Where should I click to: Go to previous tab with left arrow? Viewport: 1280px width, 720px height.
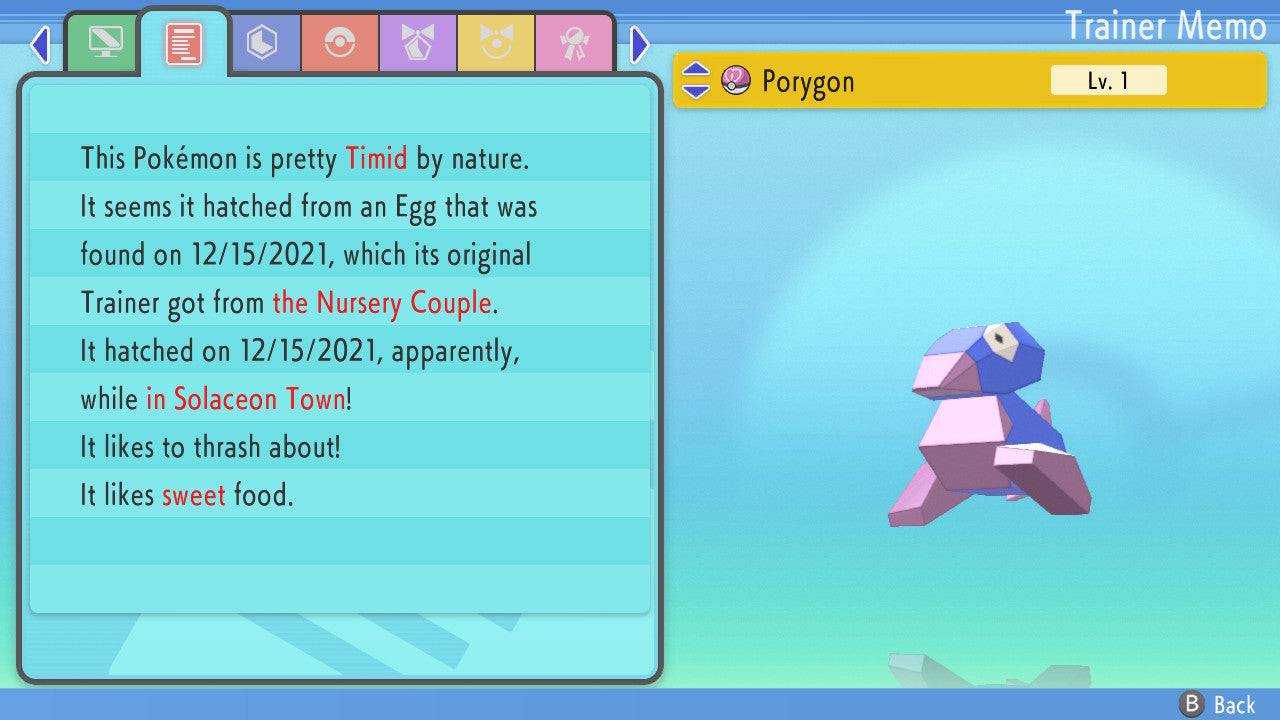(40, 44)
